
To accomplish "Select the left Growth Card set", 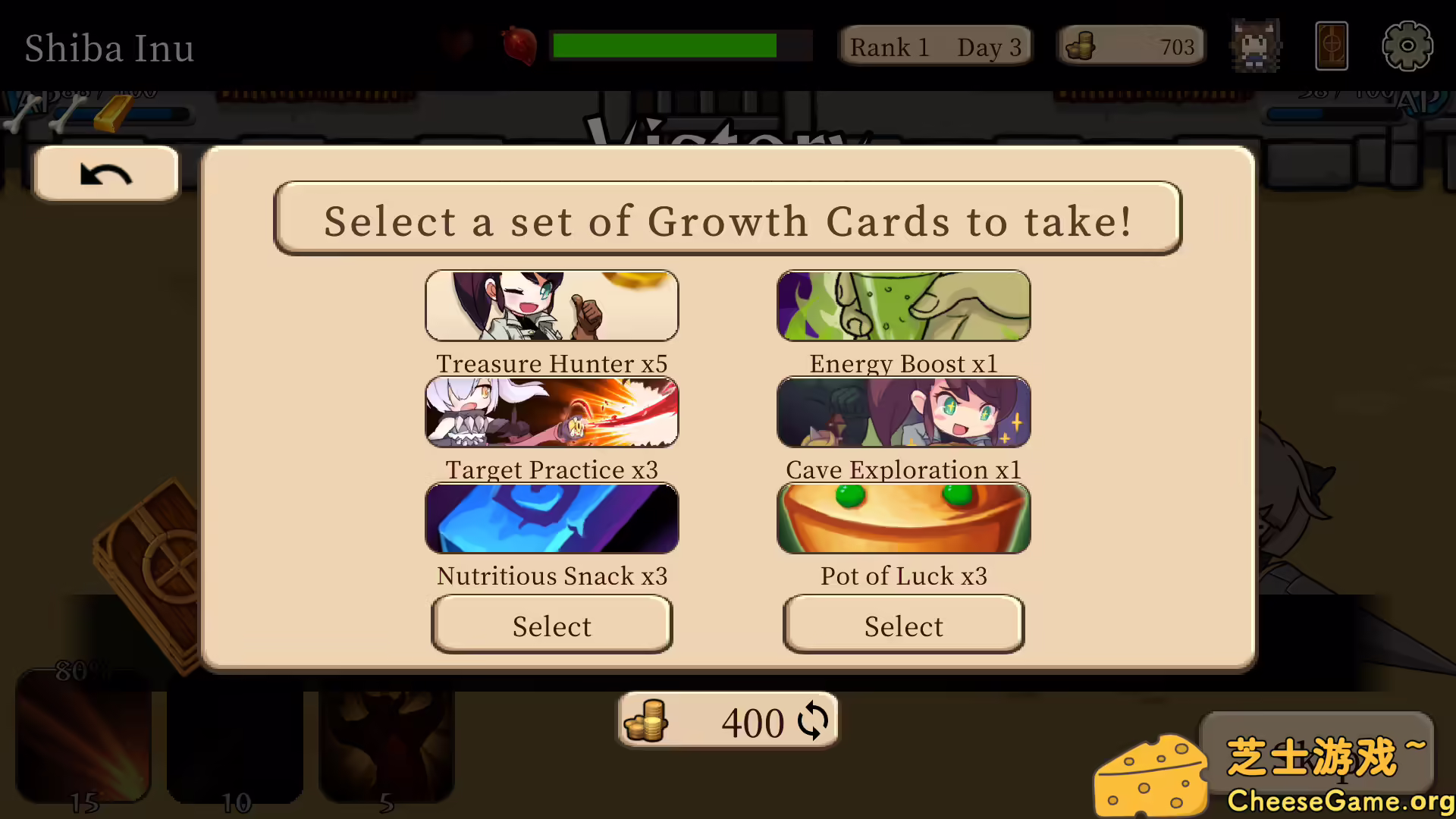I will tap(552, 625).
